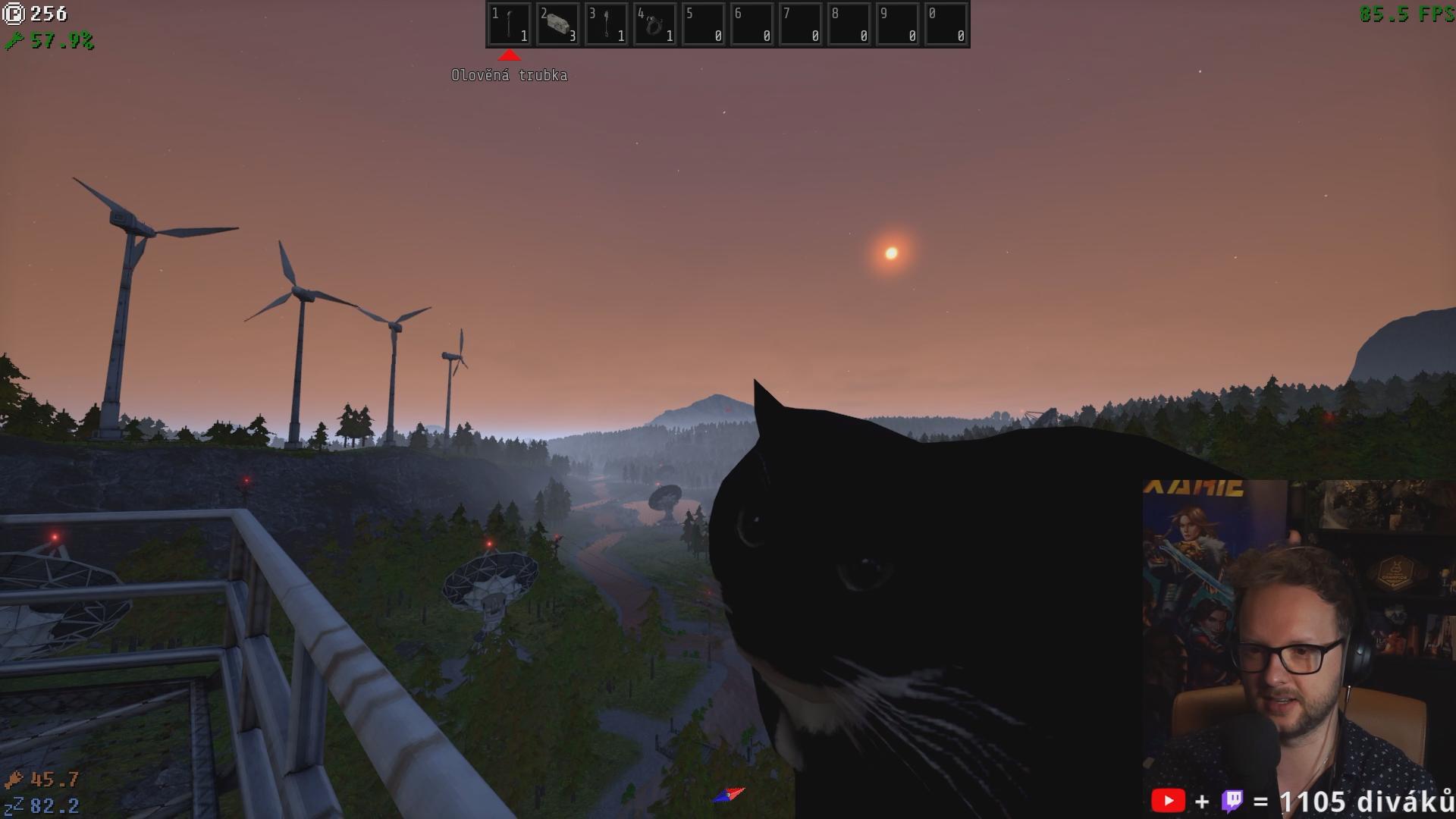
Task: Equip the hooked tool in slot 3
Action: tap(607, 24)
